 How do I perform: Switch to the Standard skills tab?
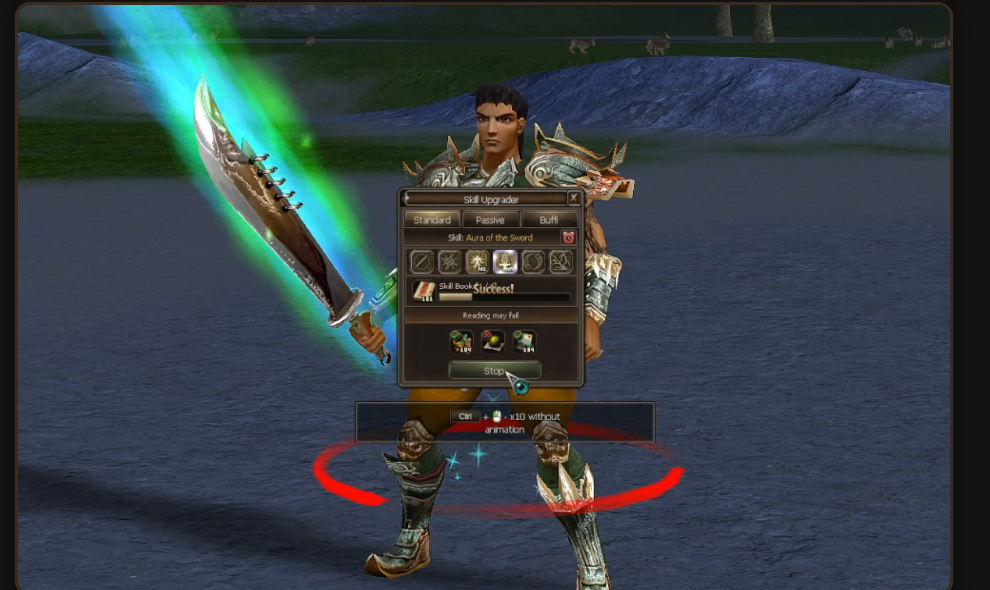click(432, 219)
